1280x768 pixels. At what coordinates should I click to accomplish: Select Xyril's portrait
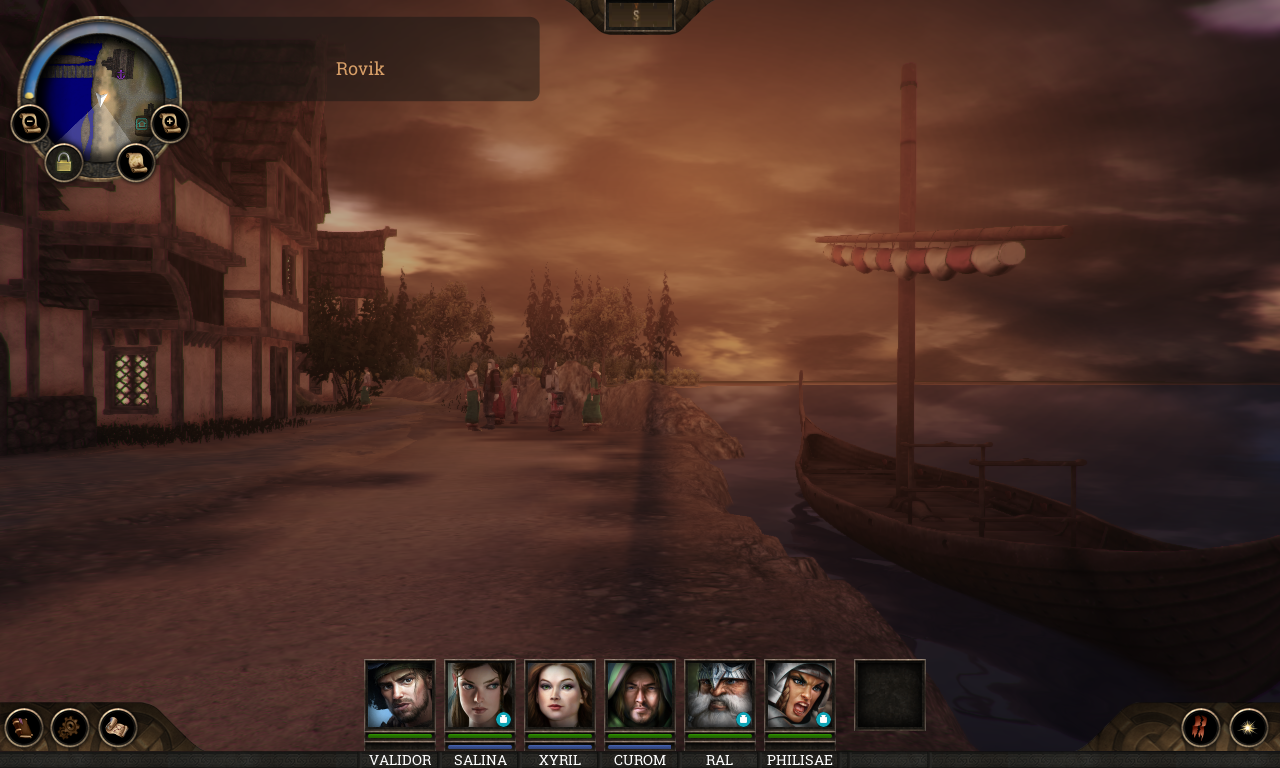click(x=559, y=694)
